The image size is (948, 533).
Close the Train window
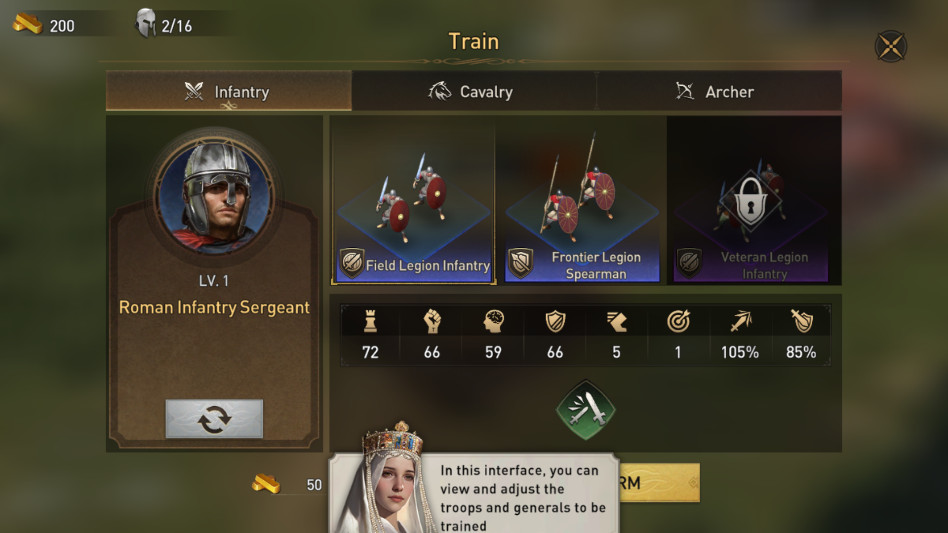890,46
